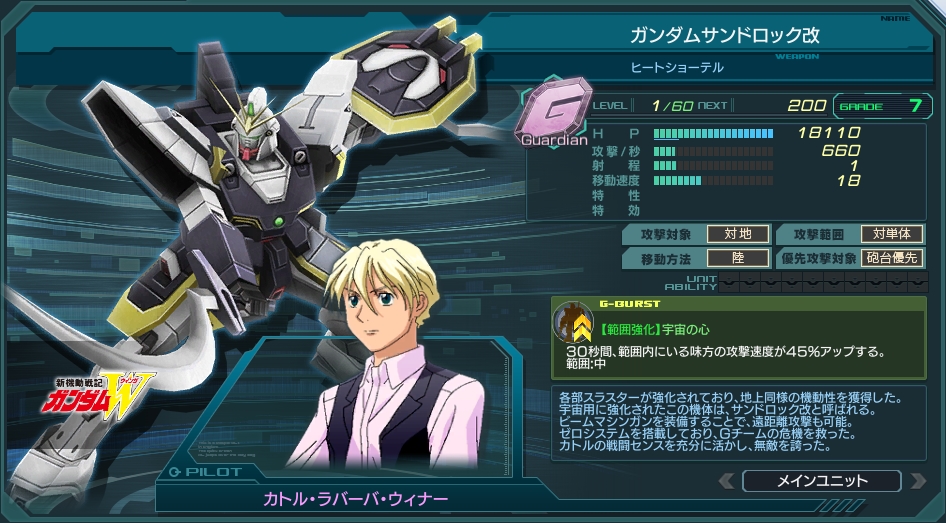Click the メインユニット button

pos(821,481)
